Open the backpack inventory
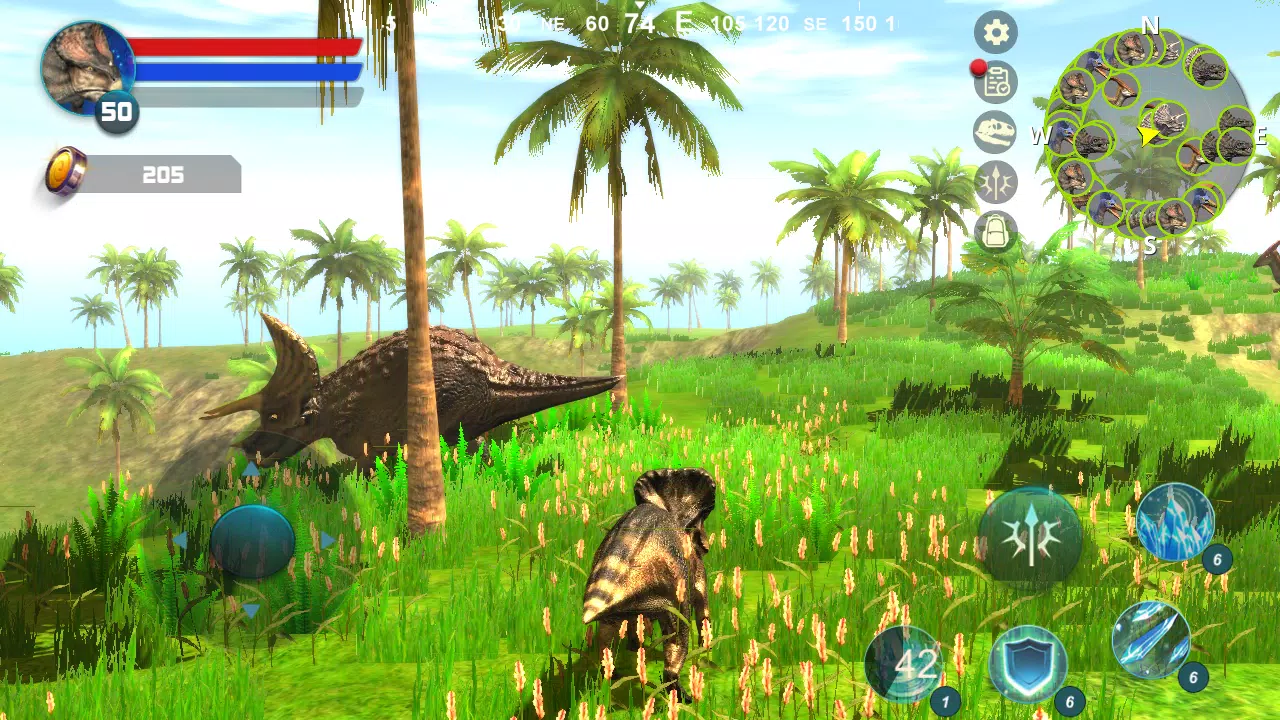 (995, 232)
